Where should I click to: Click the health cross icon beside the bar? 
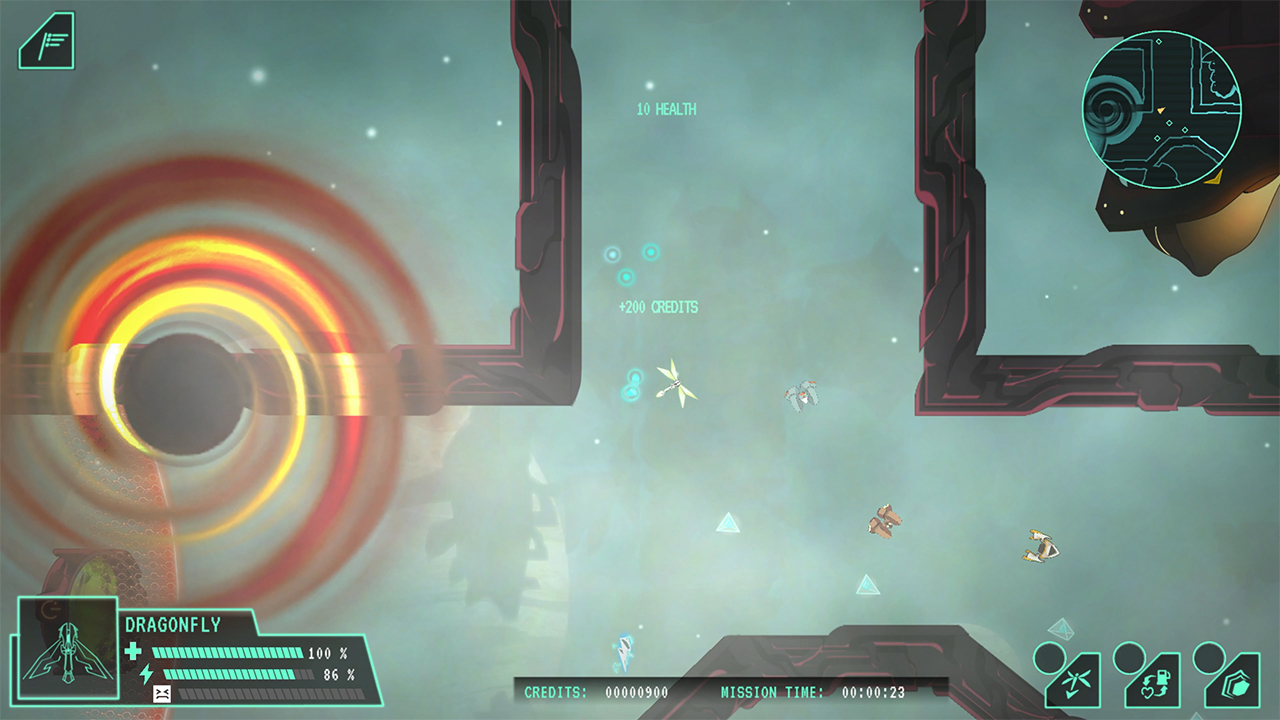(x=133, y=650)
